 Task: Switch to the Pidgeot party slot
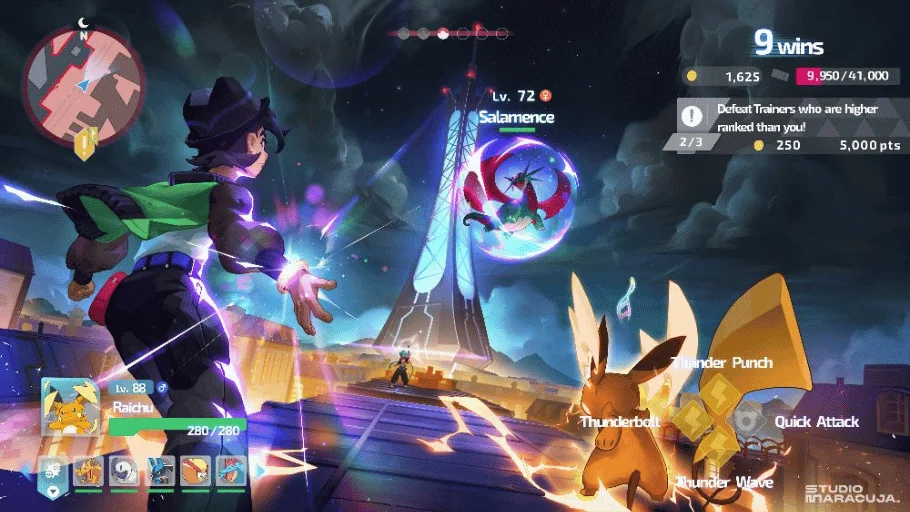pyautogui.click(x=196, y=469)
